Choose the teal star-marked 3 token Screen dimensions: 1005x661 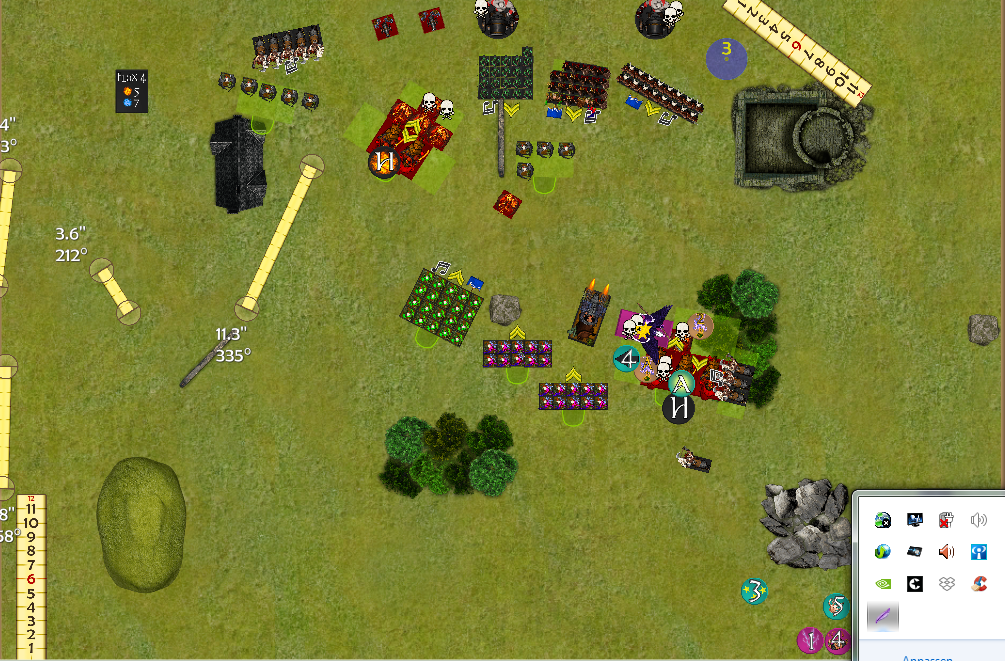tap(755, 591)
